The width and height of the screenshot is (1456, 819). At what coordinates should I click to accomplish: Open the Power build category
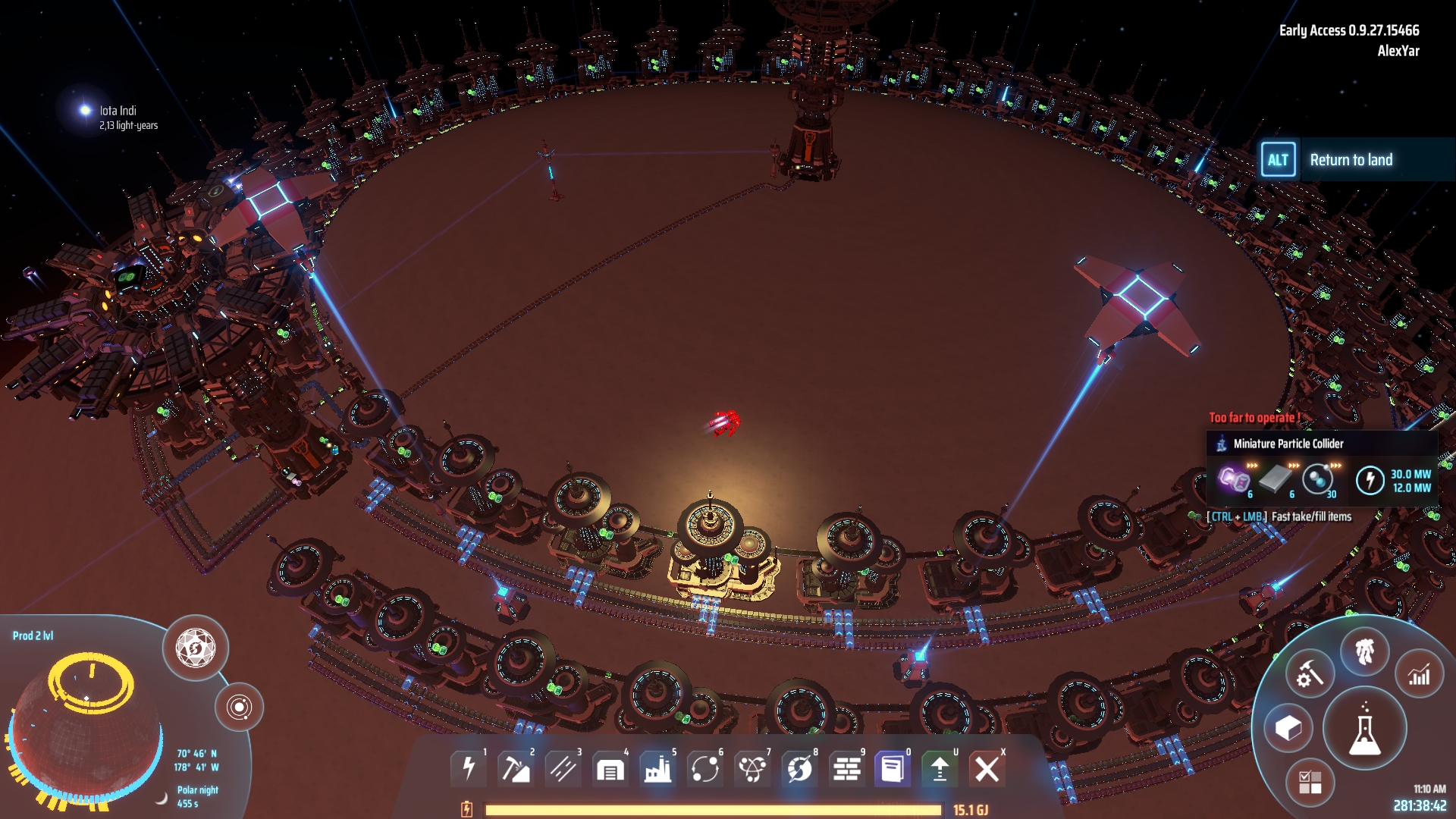pos(469,769)
